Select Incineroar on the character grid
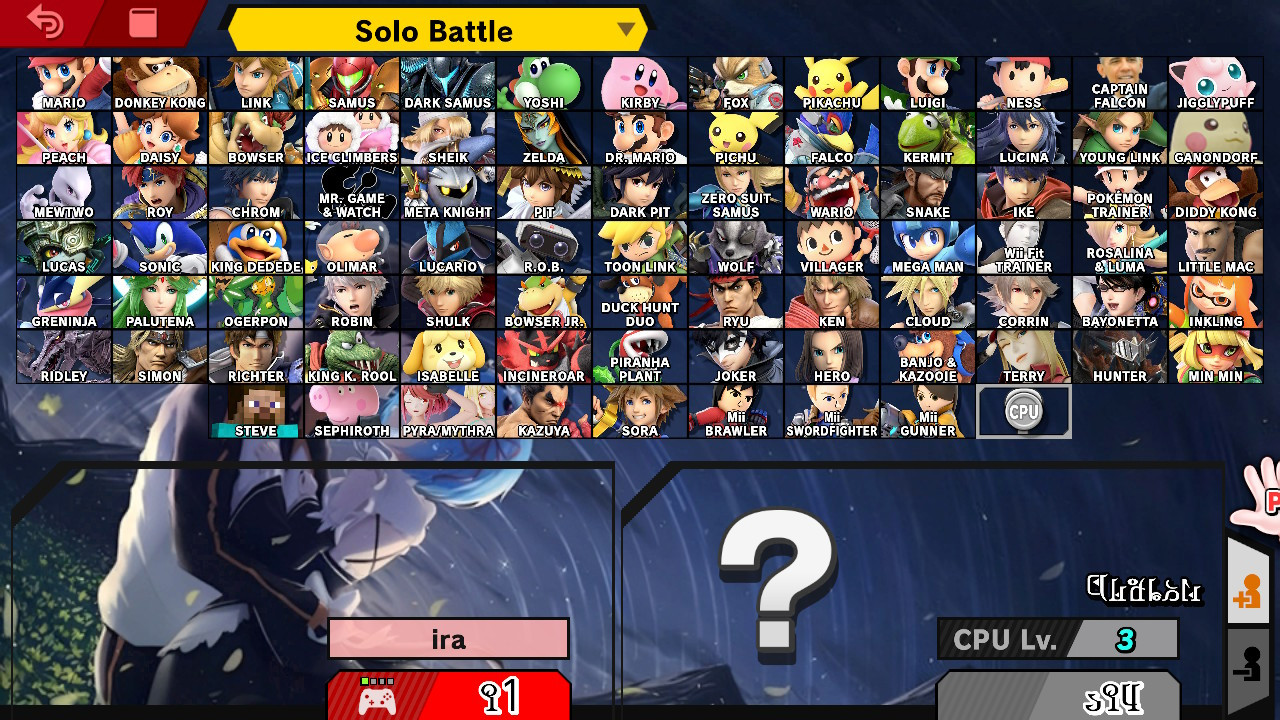Screen dimensions: 1280x720 tap(543, 357)
